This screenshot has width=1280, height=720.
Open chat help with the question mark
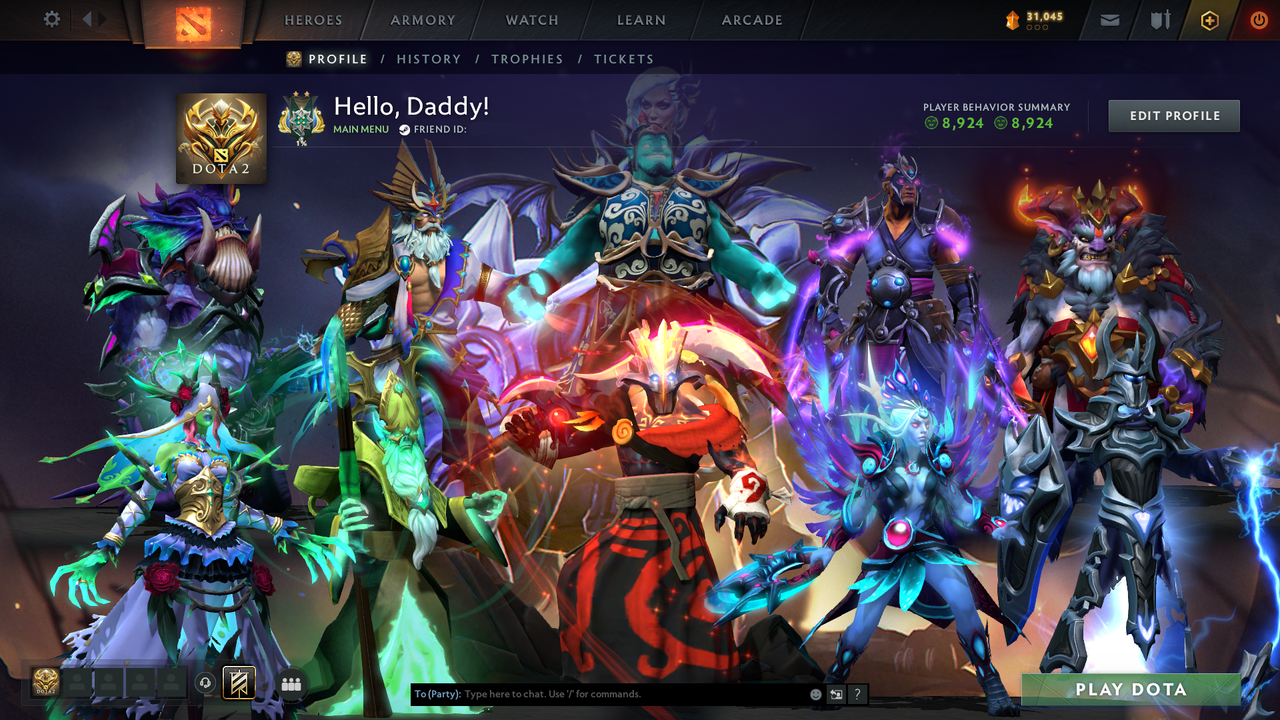coord(857,693)
